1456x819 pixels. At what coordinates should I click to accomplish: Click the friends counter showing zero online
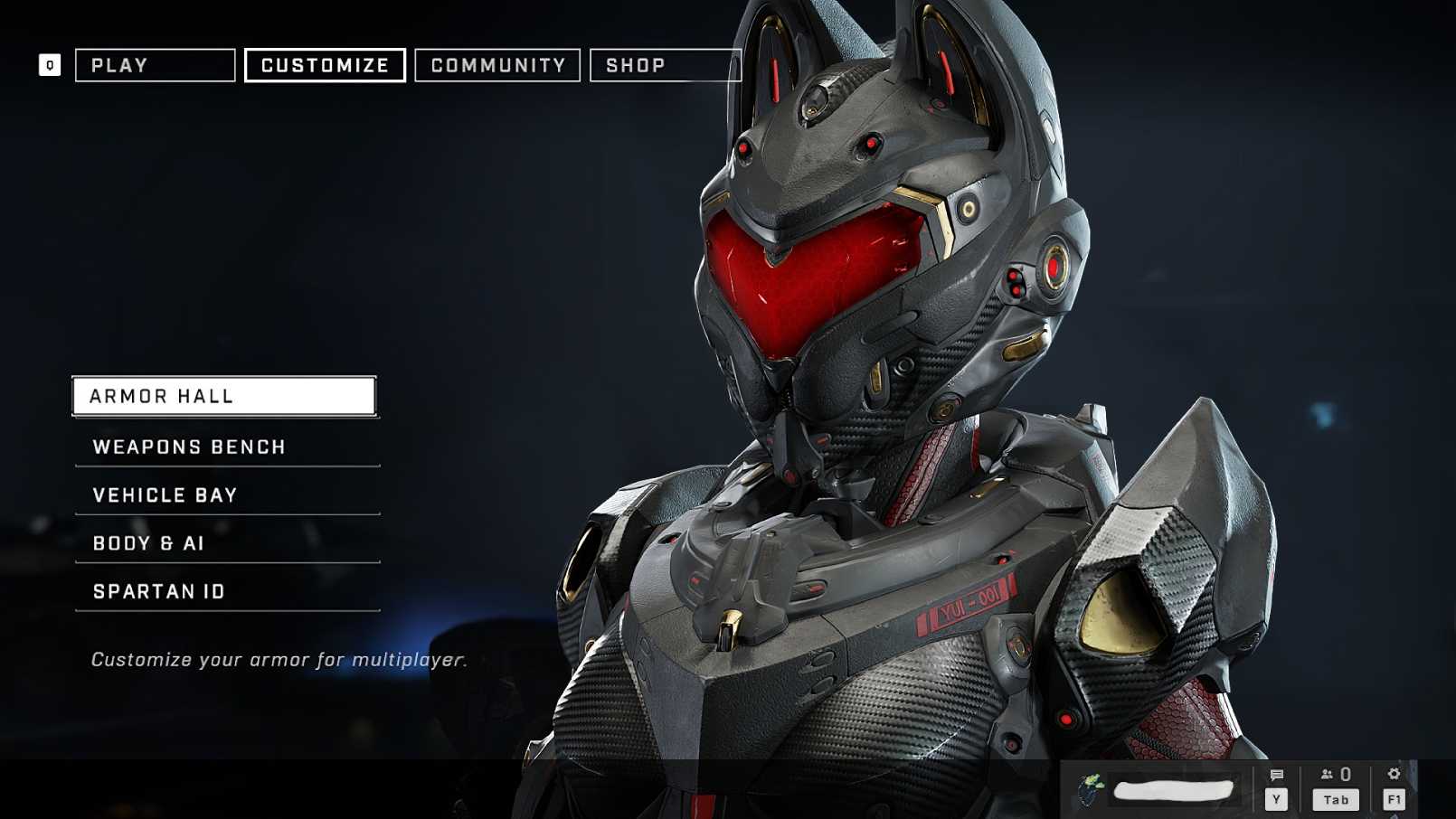tap(1345, 774)
